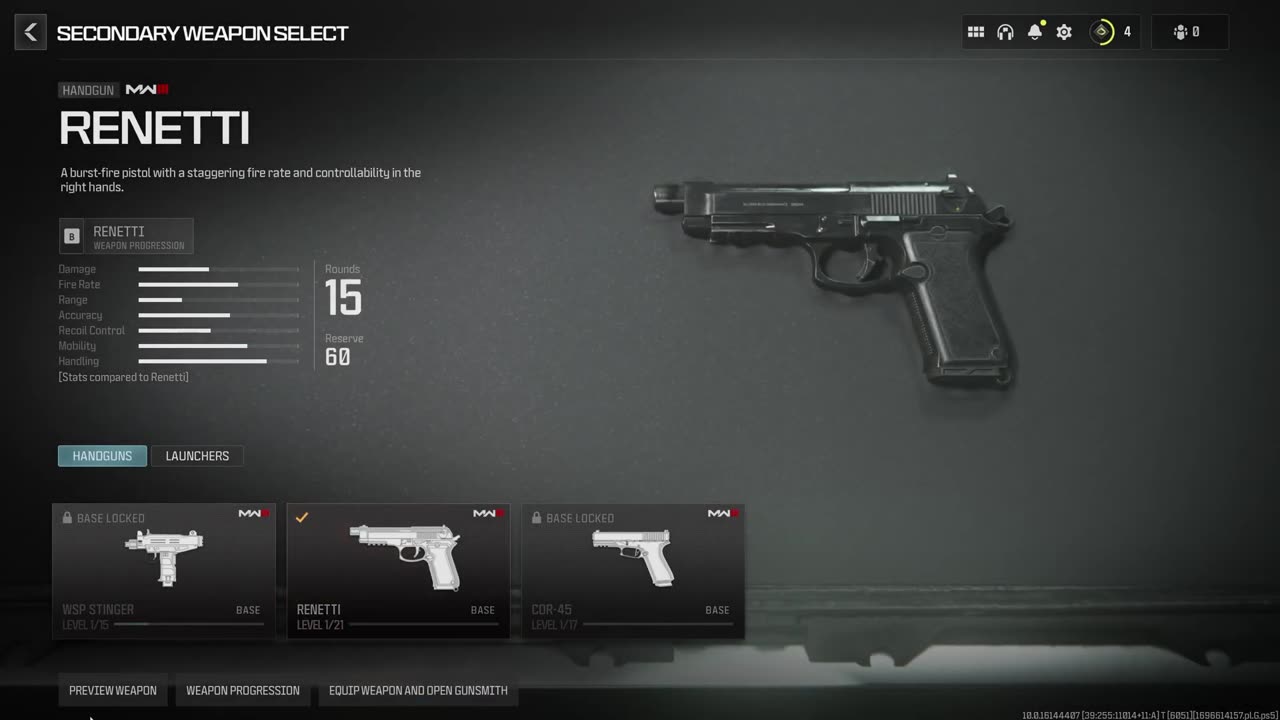Switch to the Launchers tab
The image size is (1280, 720).
pos(197,456)
